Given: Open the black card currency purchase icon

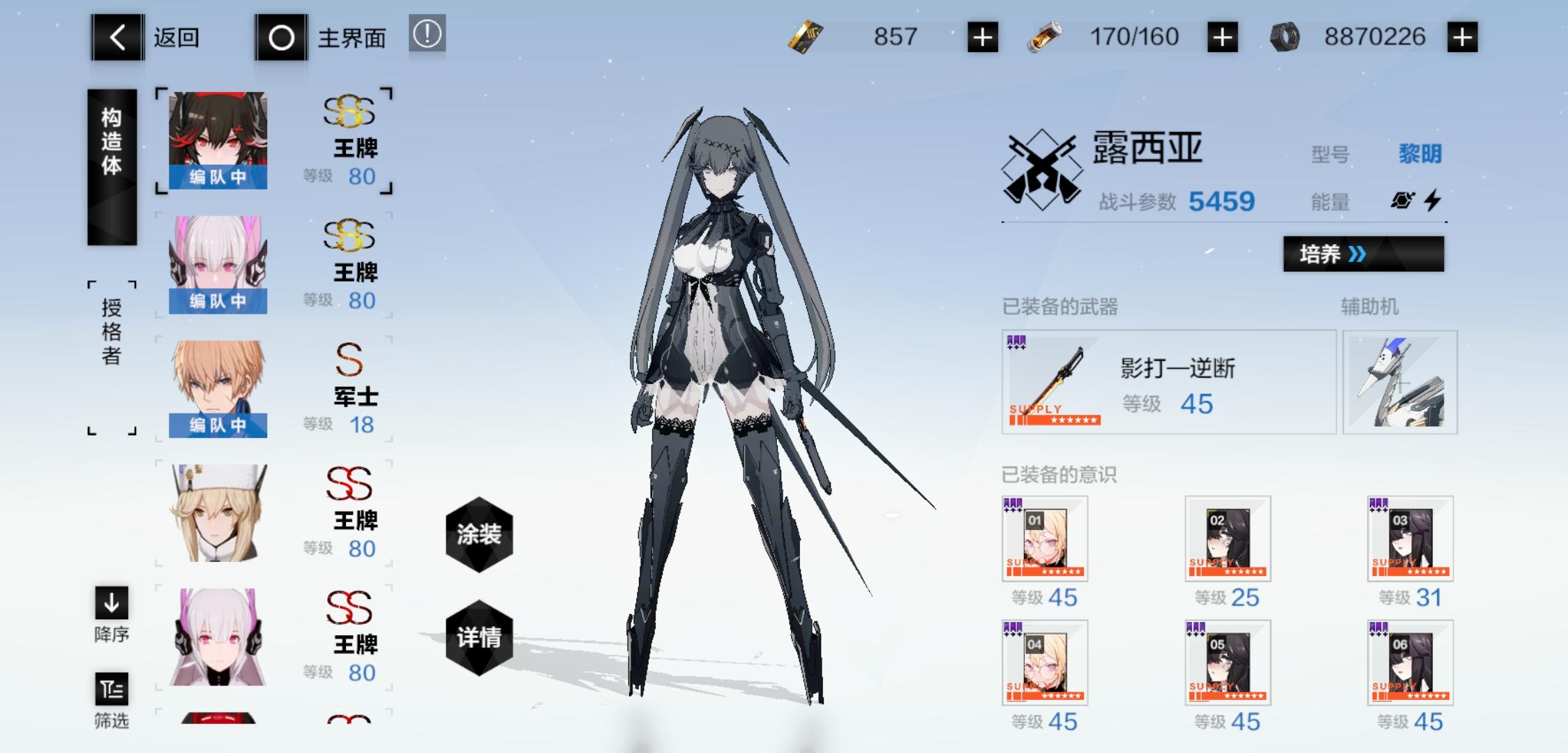Looking at the screenshot, I should point(982,37).
